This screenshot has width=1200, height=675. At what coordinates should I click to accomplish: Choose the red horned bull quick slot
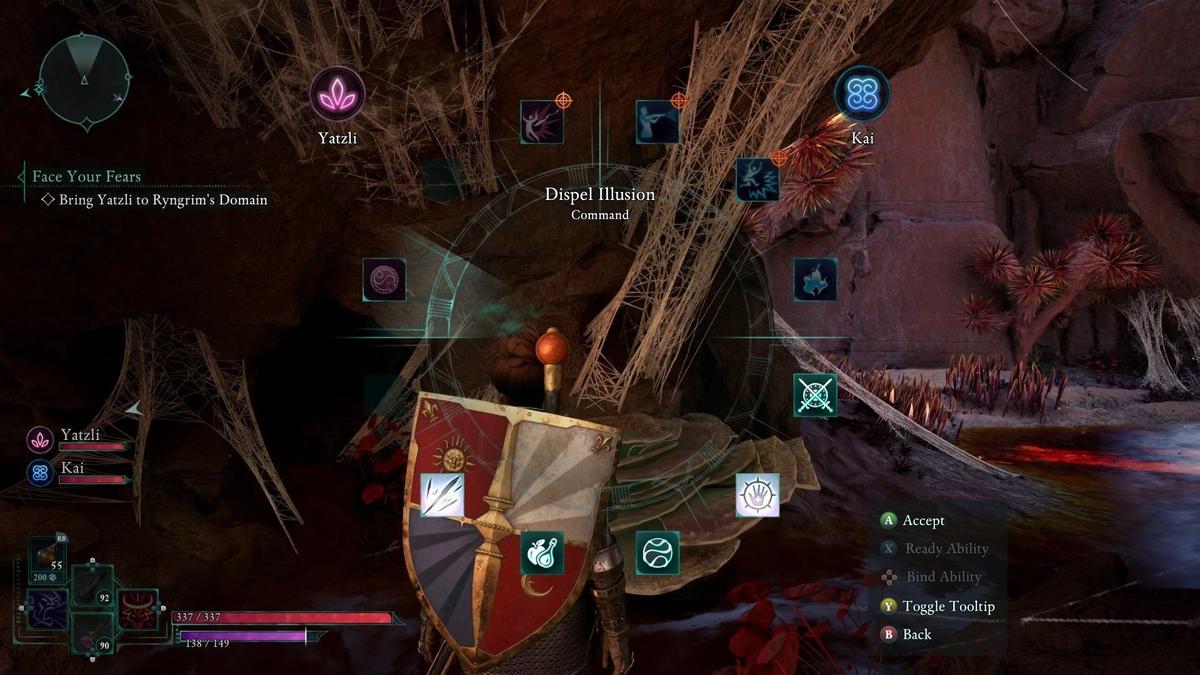(x=137, y=609)
